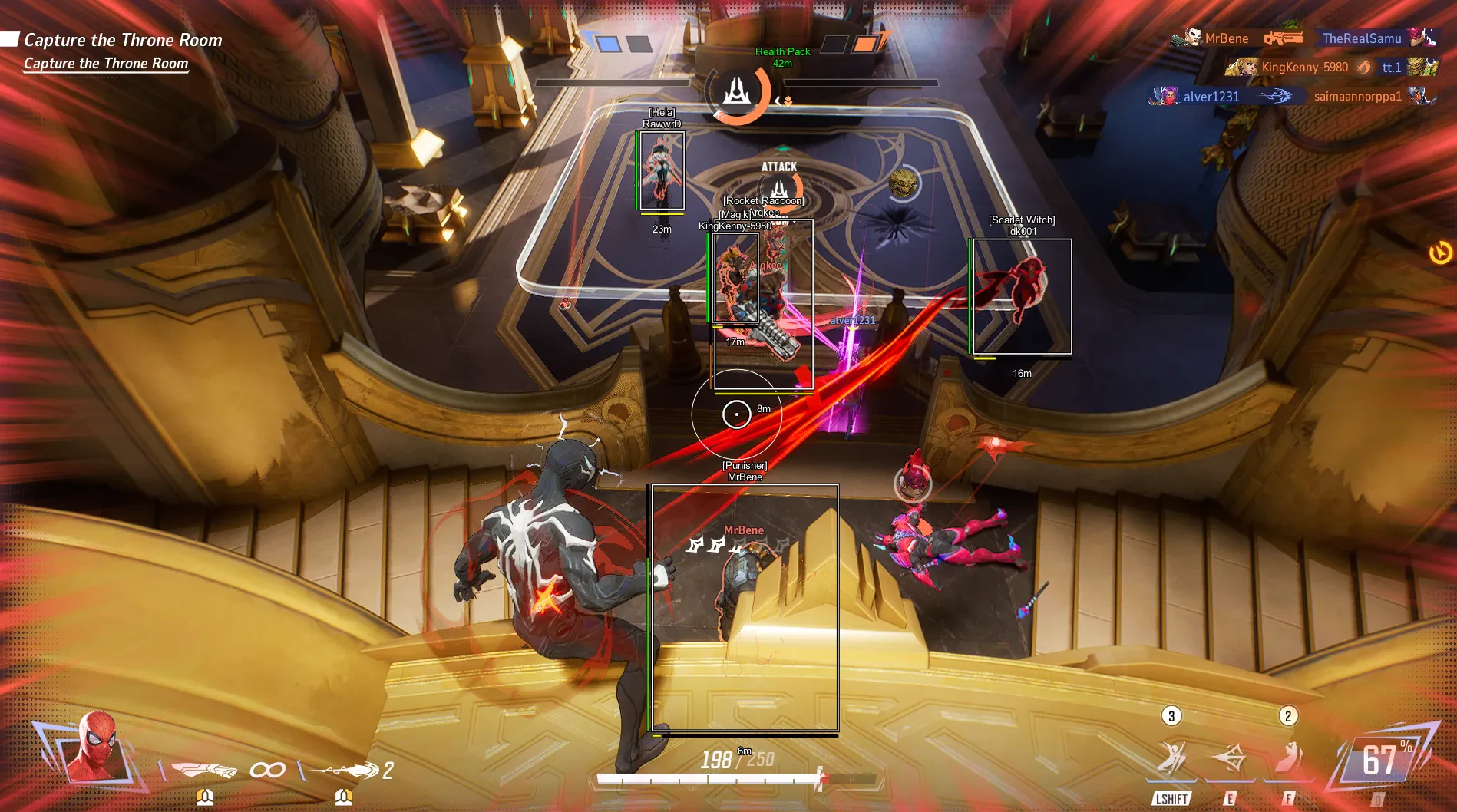Image resolution: width=1457 pixels, height=812 pixels.
Task: Select the Scarlet Witch idk001 target box
Action: point(1022,296)
